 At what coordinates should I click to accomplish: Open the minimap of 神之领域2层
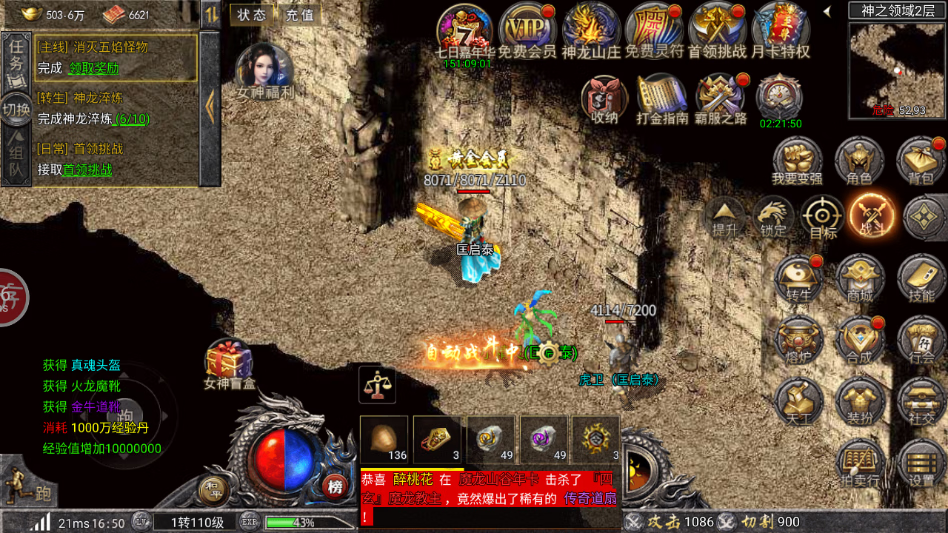pyautogui.click(x=893, y=67)
